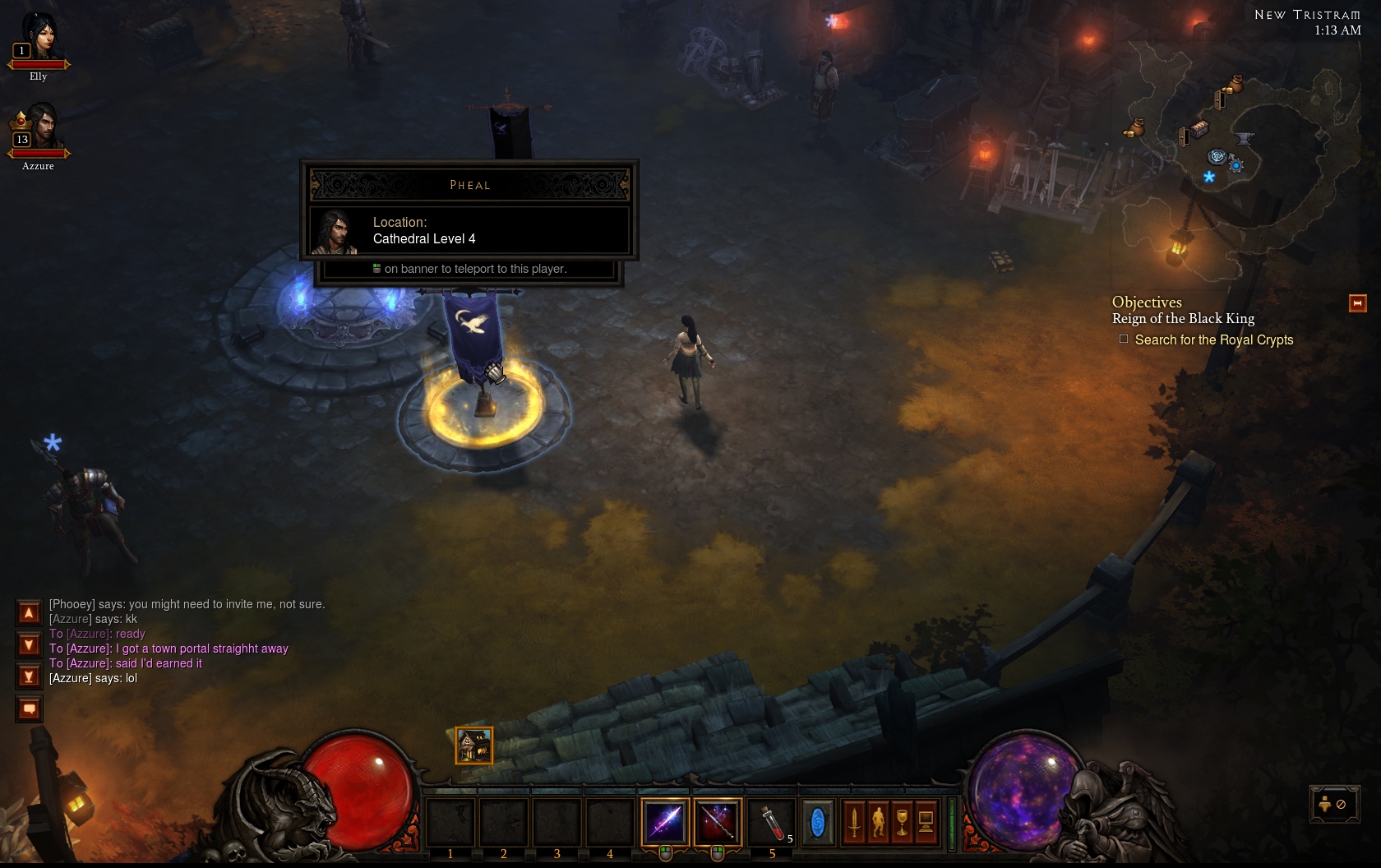Cast the blue Town Portal
Screen dimensions: 1381x868
[x=817, y=822]
